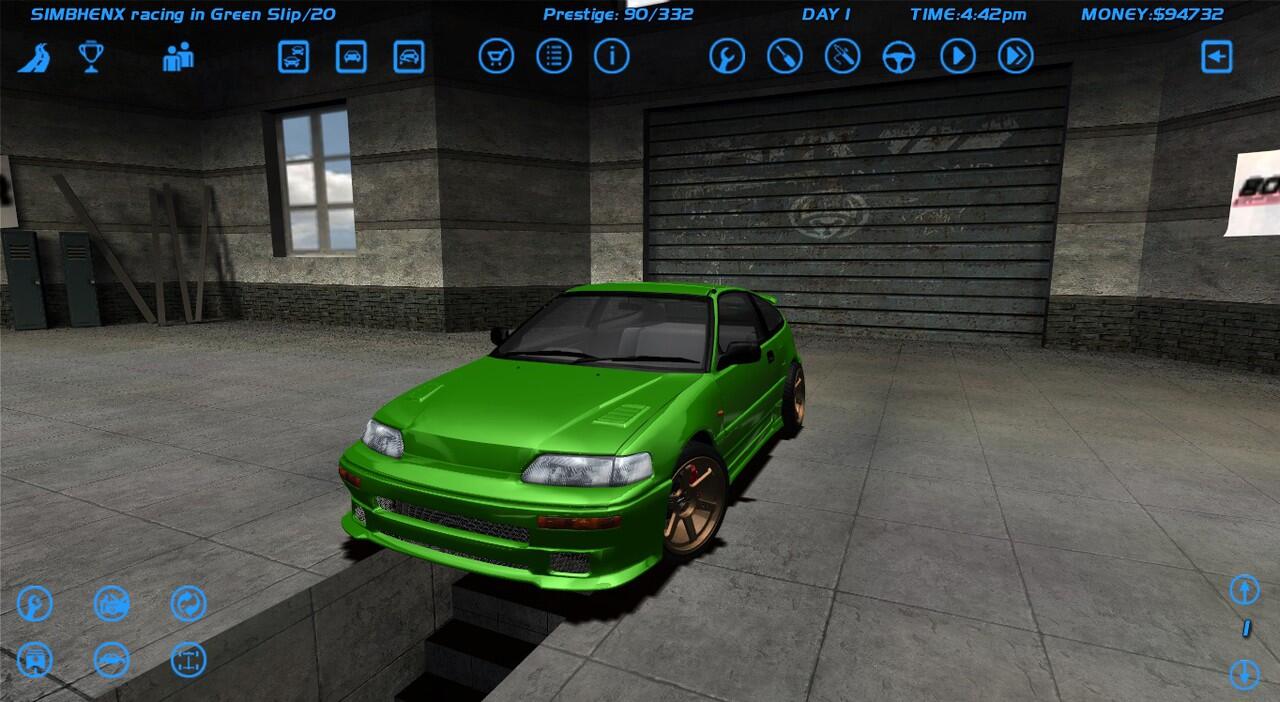Screen dimensions: 1280x702
Task: Go back with the left-arrow button
Action: (x=1216, y=57)
